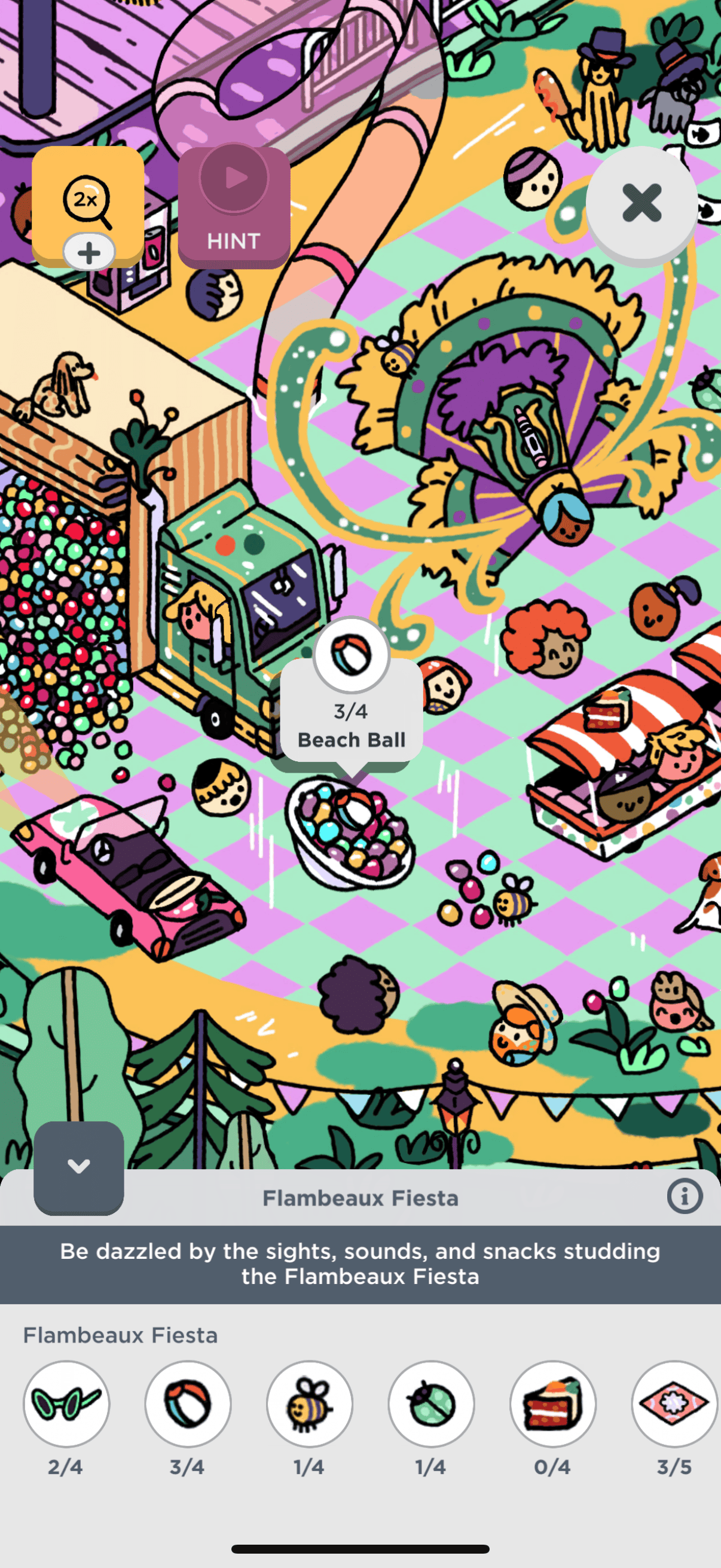Select the green sunglasses item tracker

point(66,1403)
